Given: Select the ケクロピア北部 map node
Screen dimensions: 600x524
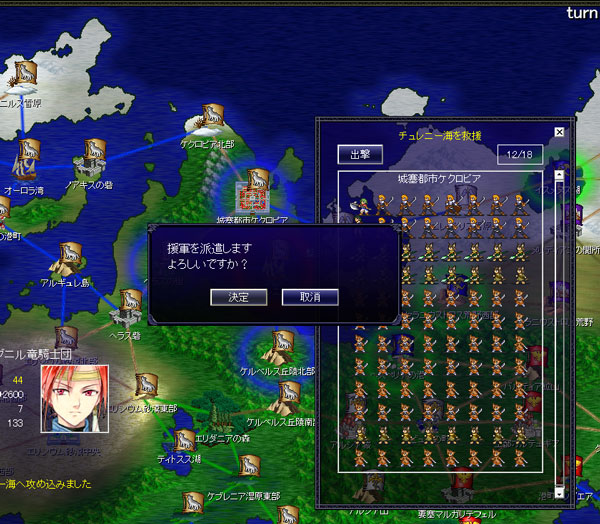Looking at the screenshot, I should click(208, 119).
